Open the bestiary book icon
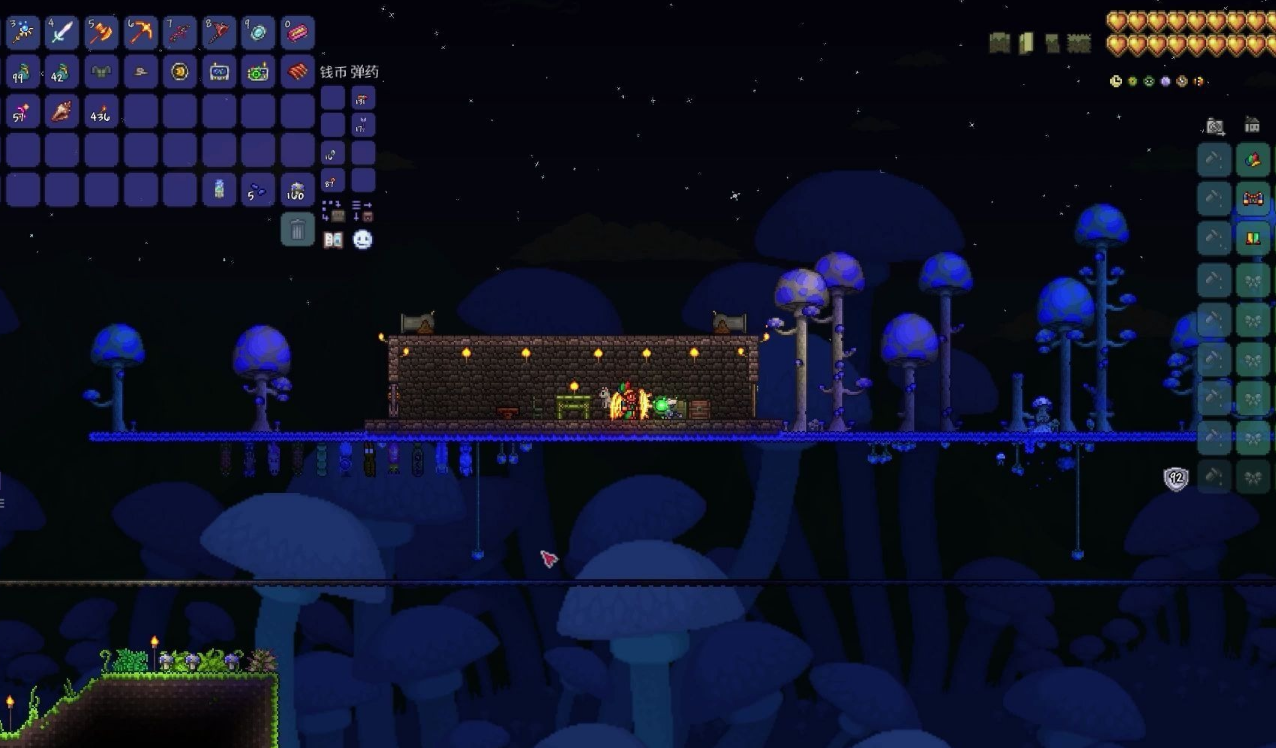 pyautogui.click(x=333, y=239)
